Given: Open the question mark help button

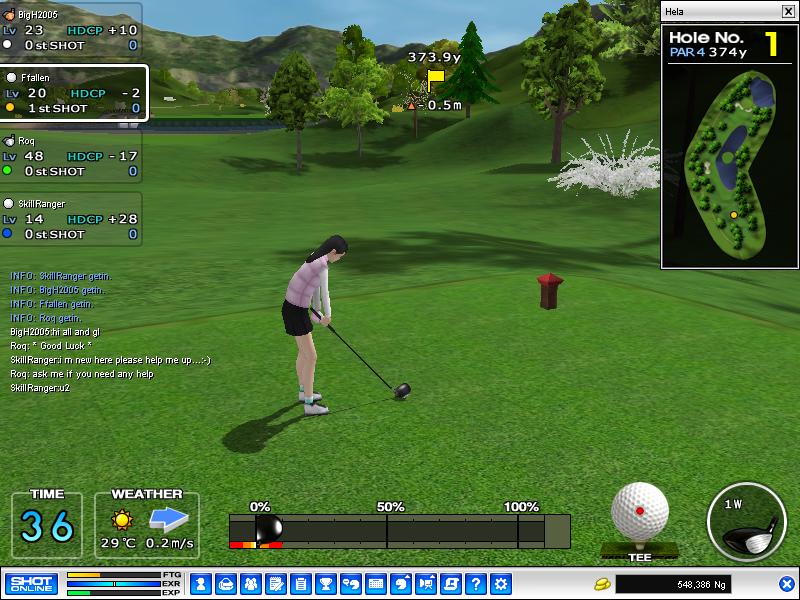Looking at the screenshot, I should tap(476, 583).
